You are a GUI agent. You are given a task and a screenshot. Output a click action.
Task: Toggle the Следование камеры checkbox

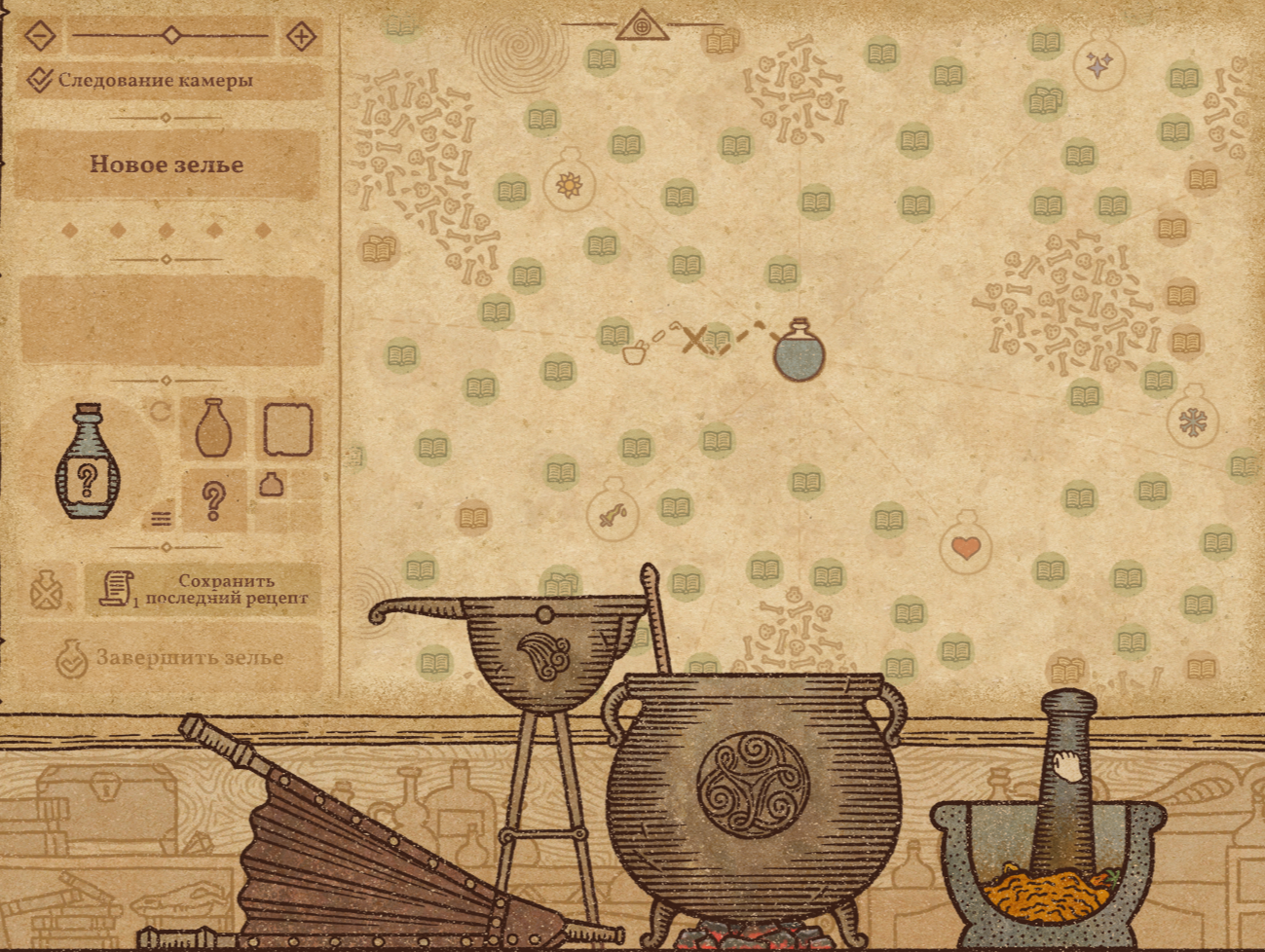39,80
